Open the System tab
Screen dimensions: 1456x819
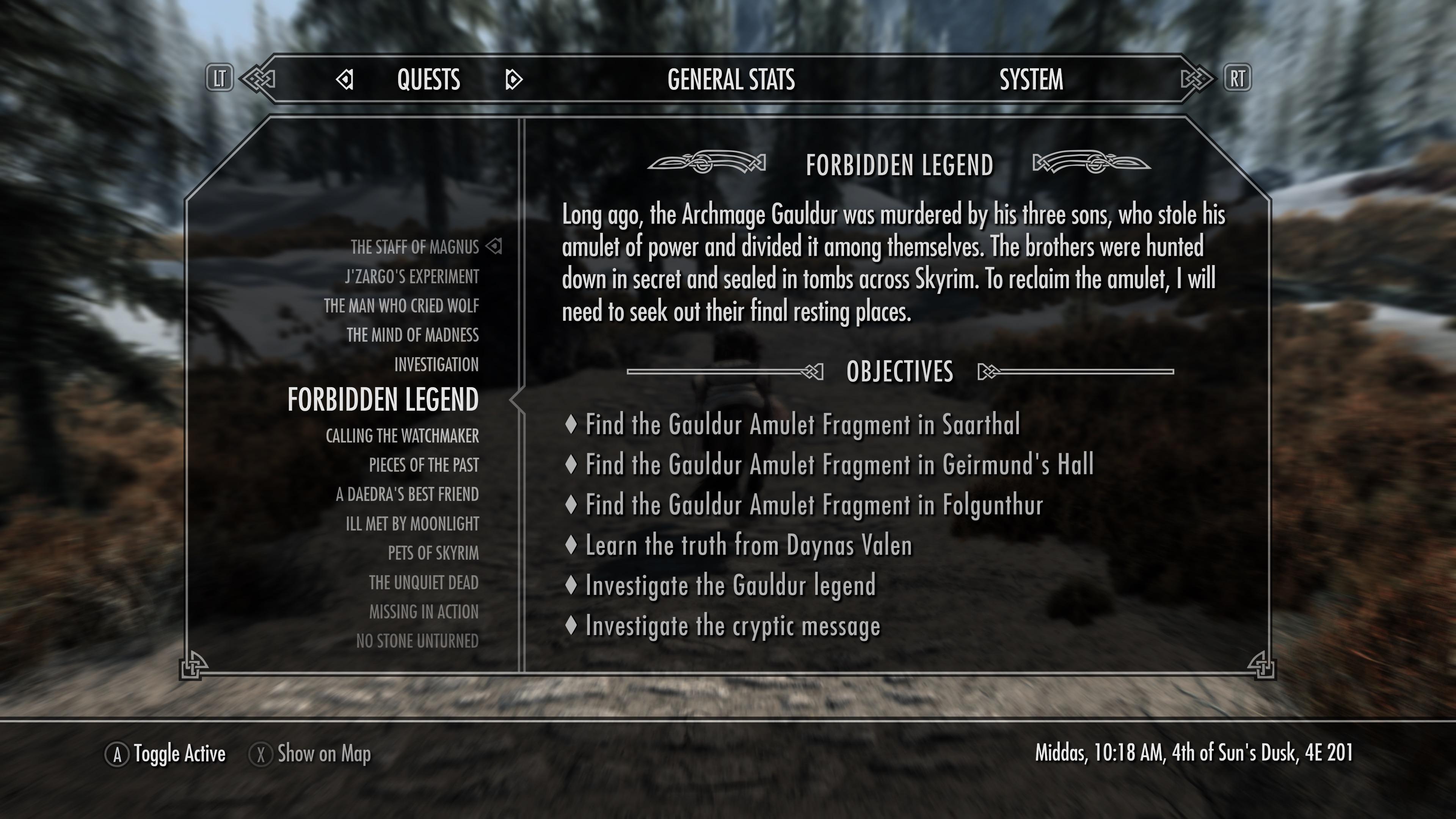[x=1031, y=80]
